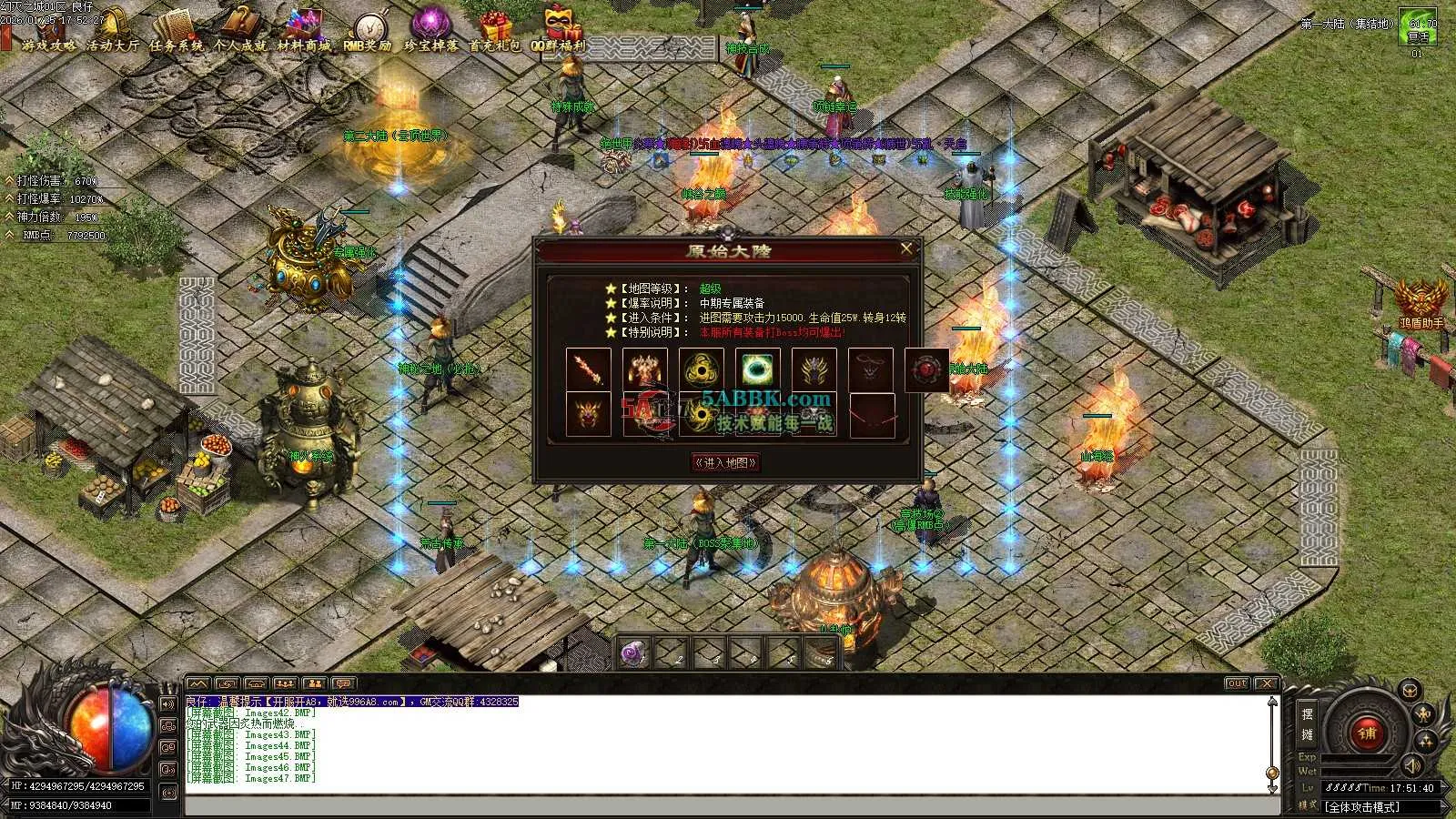Screen dimensions: 1456x819
Task: Open the 珍宝掉落 treasure drops orb
Action: [431, 33]
